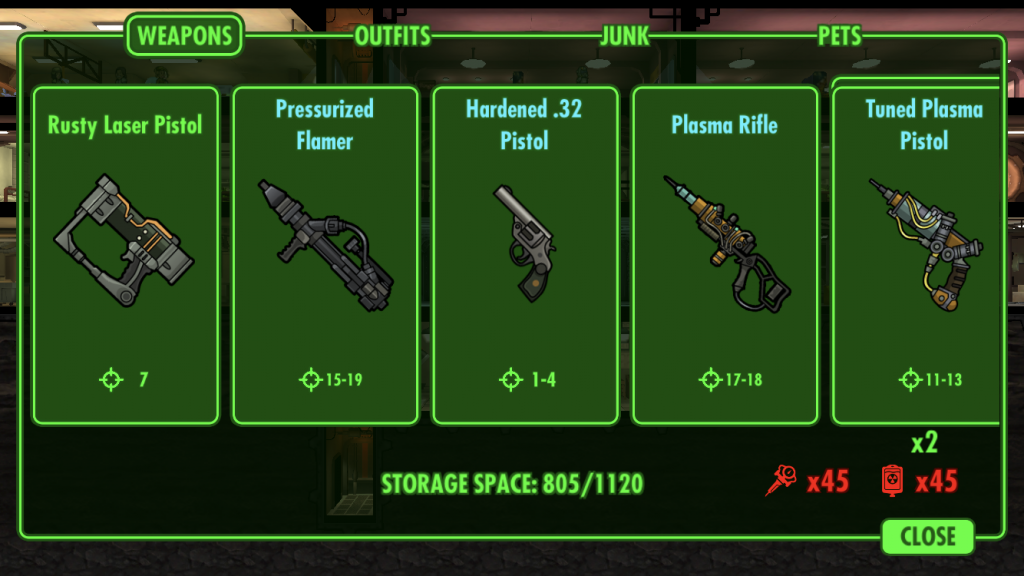Pick the Plasma Rifle card
The image size is (1024, 576).
[725, 255]
